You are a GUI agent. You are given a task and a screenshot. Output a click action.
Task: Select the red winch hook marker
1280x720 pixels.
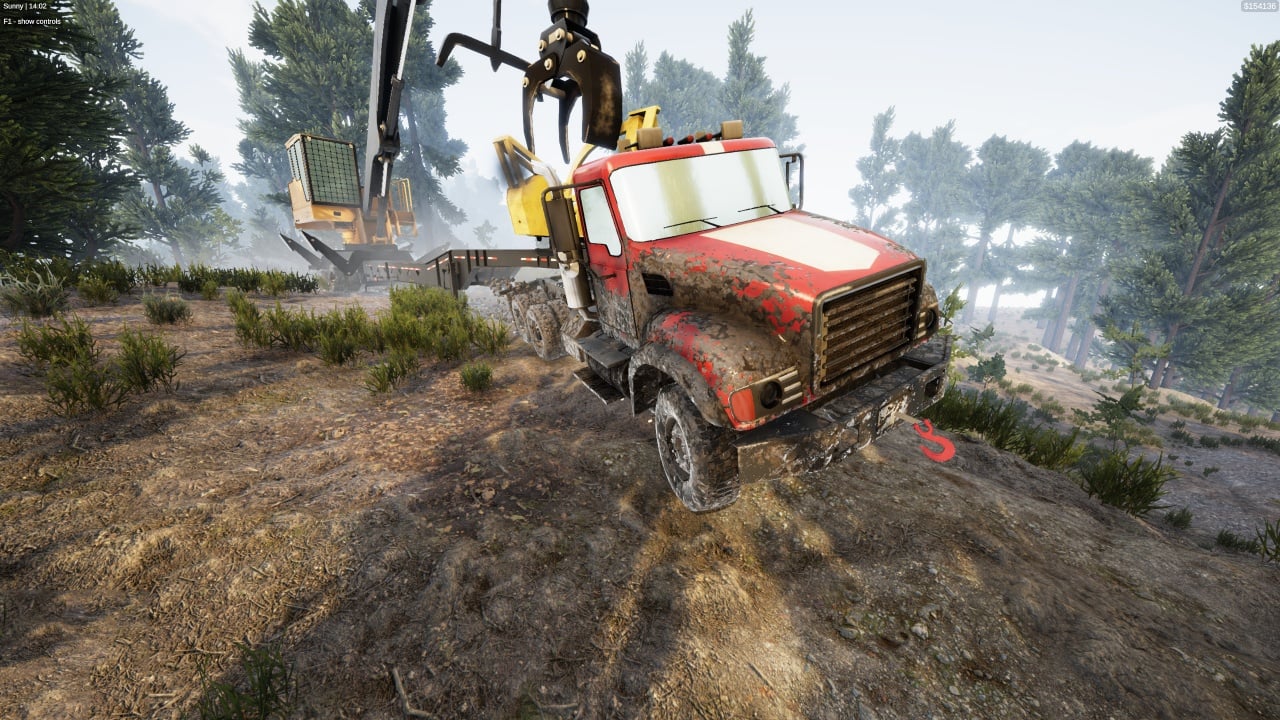pos(935,441)
